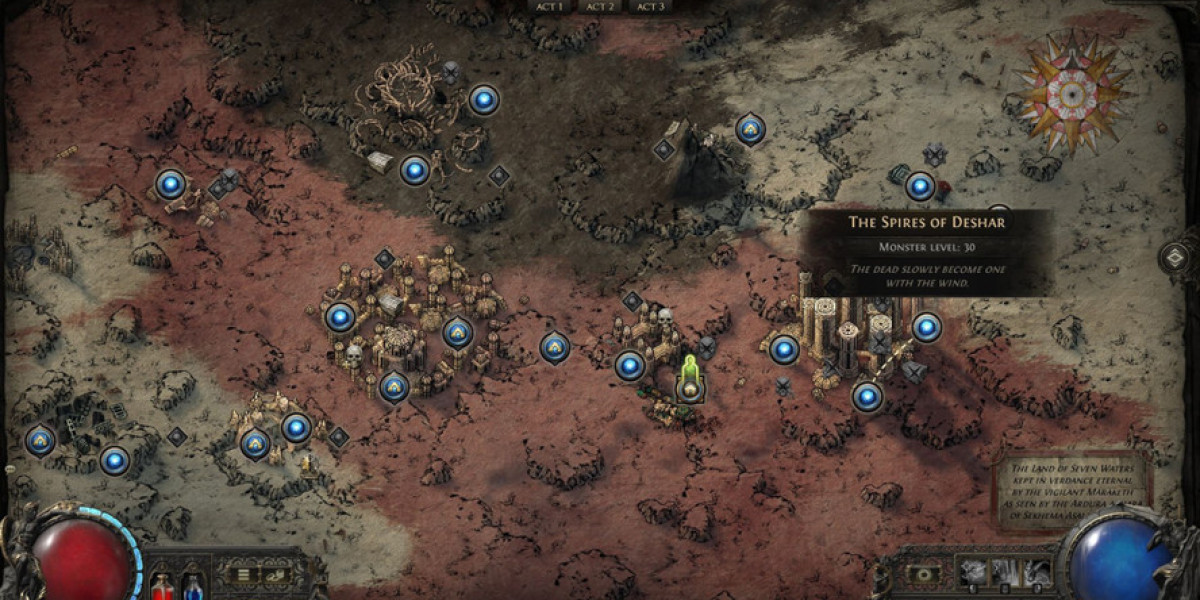Open the three-line menu button

point(242,575)
